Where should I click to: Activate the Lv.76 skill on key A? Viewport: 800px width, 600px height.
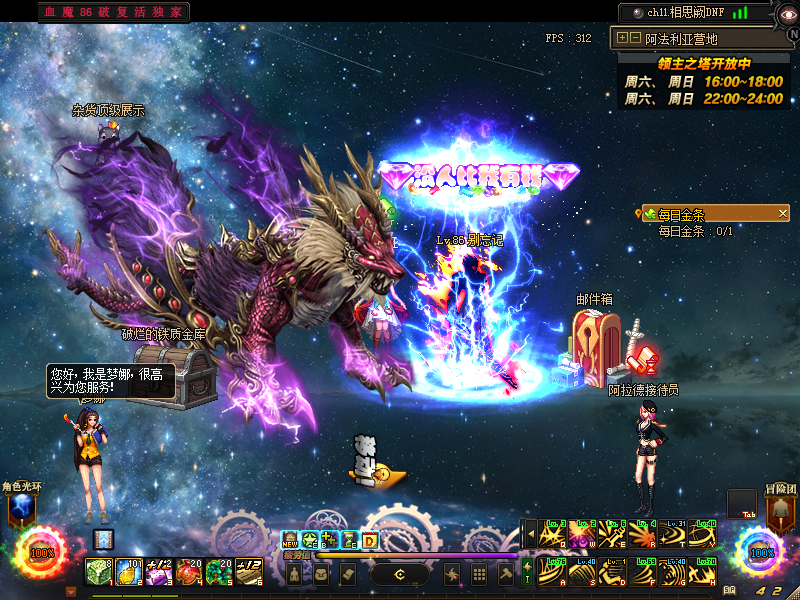click(x=551, y=571)
